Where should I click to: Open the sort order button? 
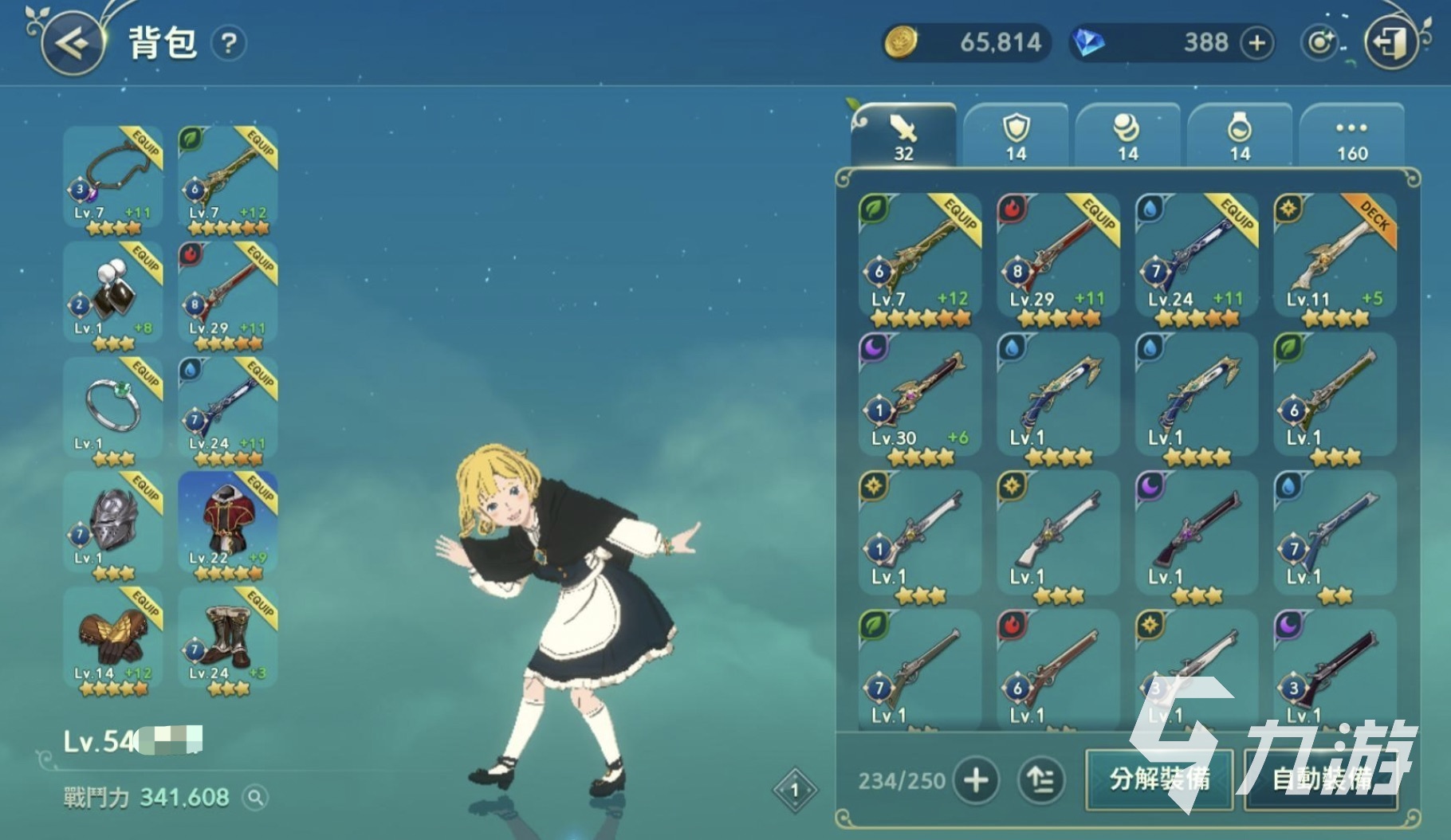(1040, 780)
